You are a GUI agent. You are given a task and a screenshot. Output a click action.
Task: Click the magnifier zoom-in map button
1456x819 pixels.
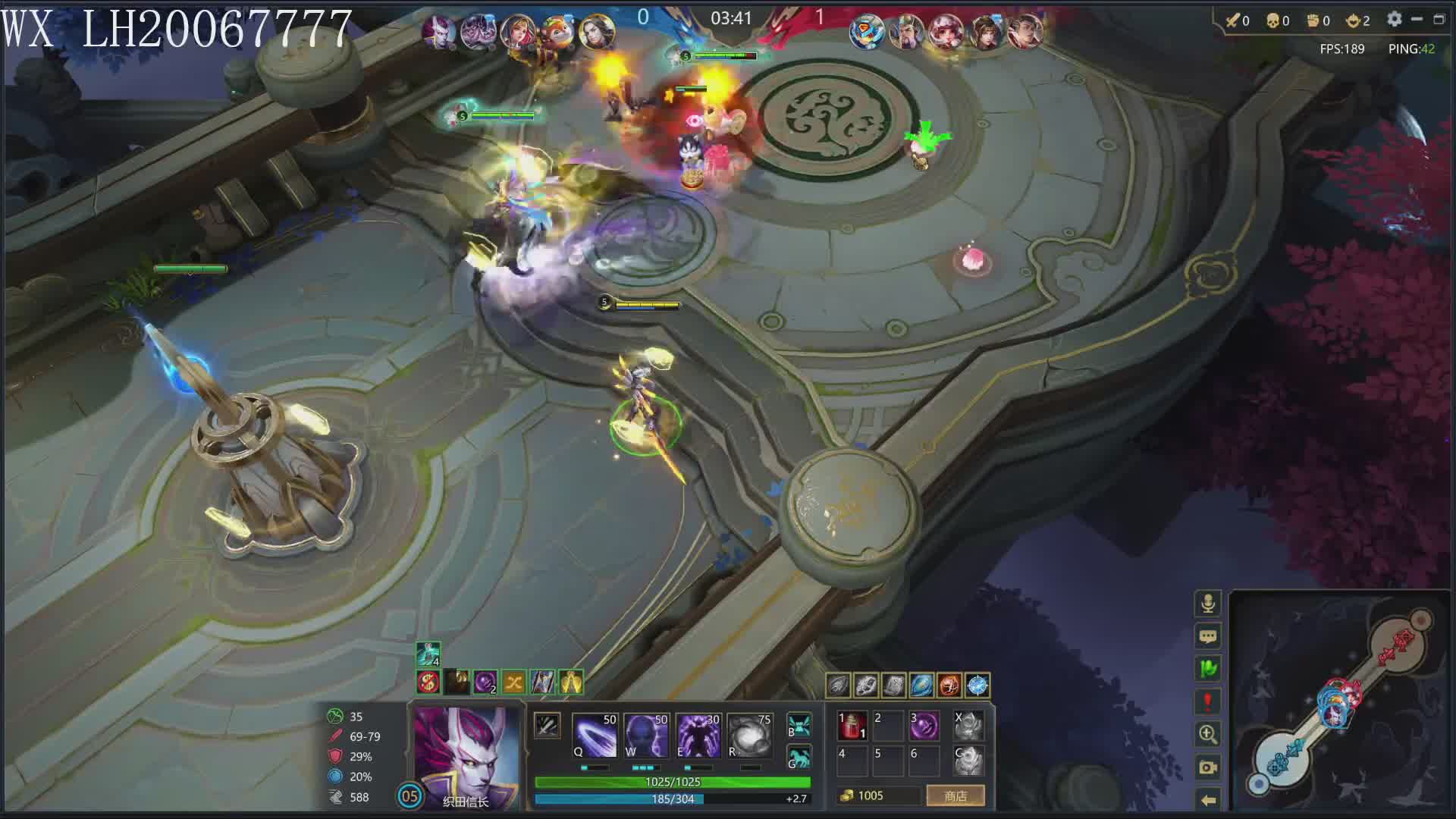pyautogui.click(x=1208, y=734)
